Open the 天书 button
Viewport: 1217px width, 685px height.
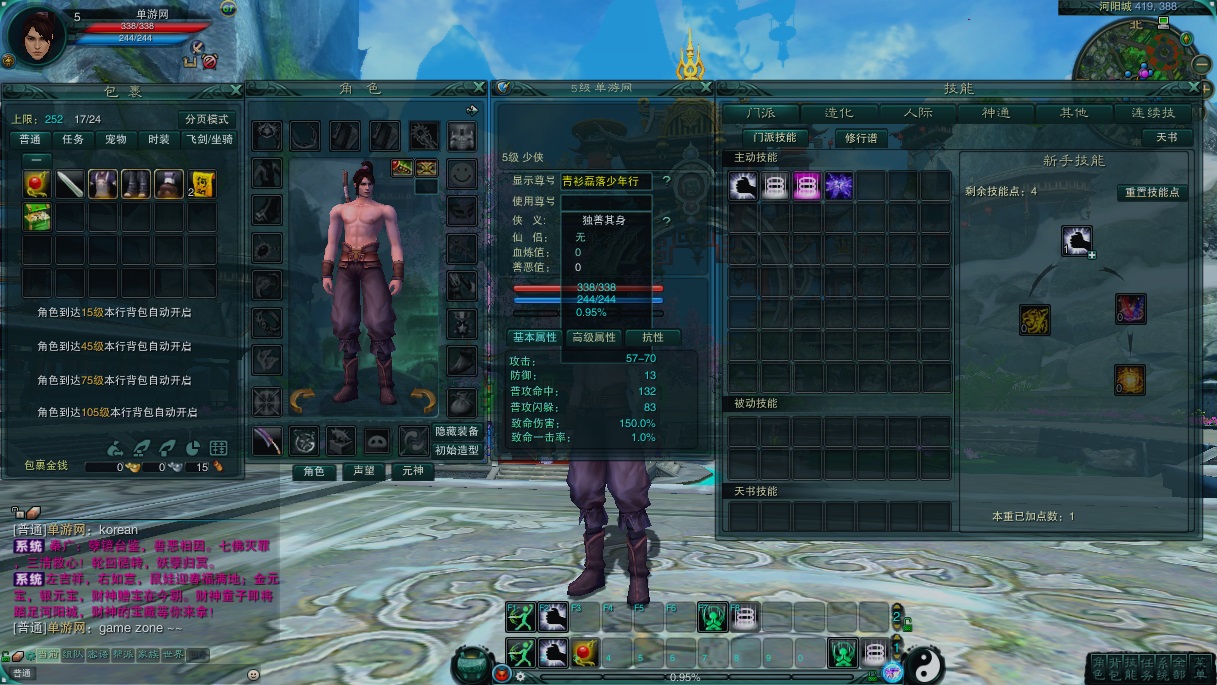(x=1167, y=138)
